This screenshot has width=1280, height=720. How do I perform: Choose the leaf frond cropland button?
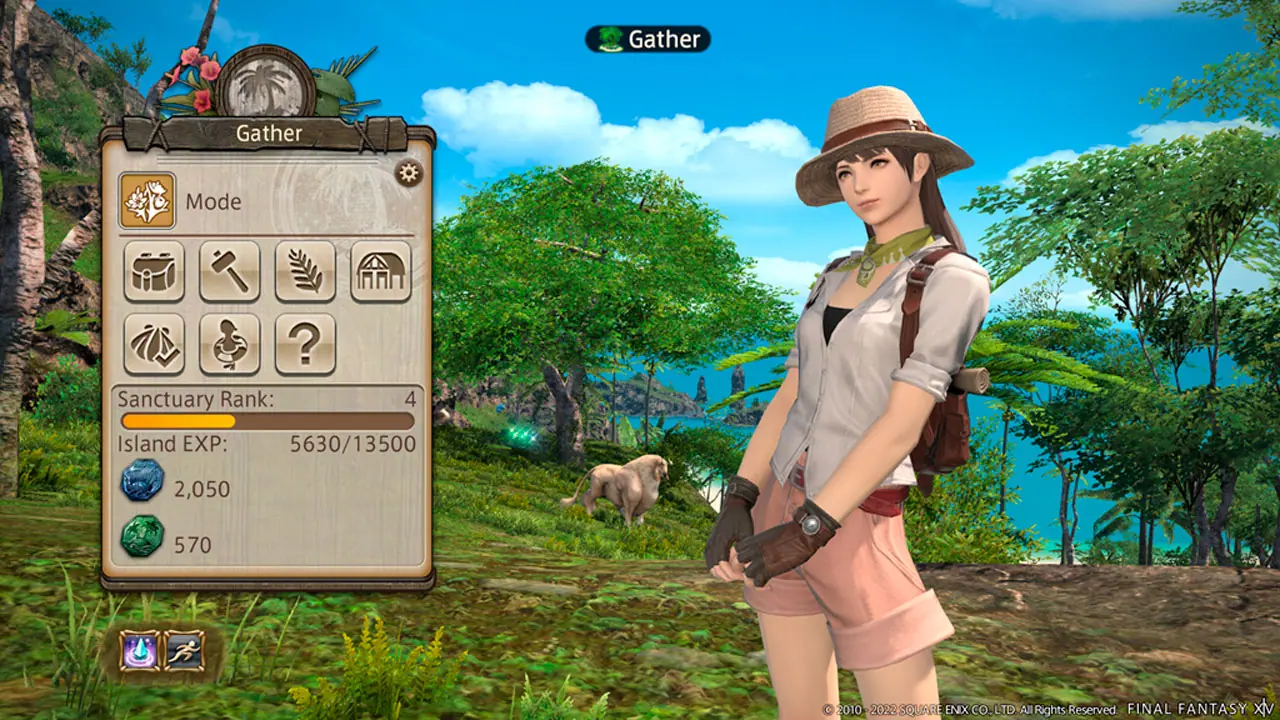coord(305,271)
